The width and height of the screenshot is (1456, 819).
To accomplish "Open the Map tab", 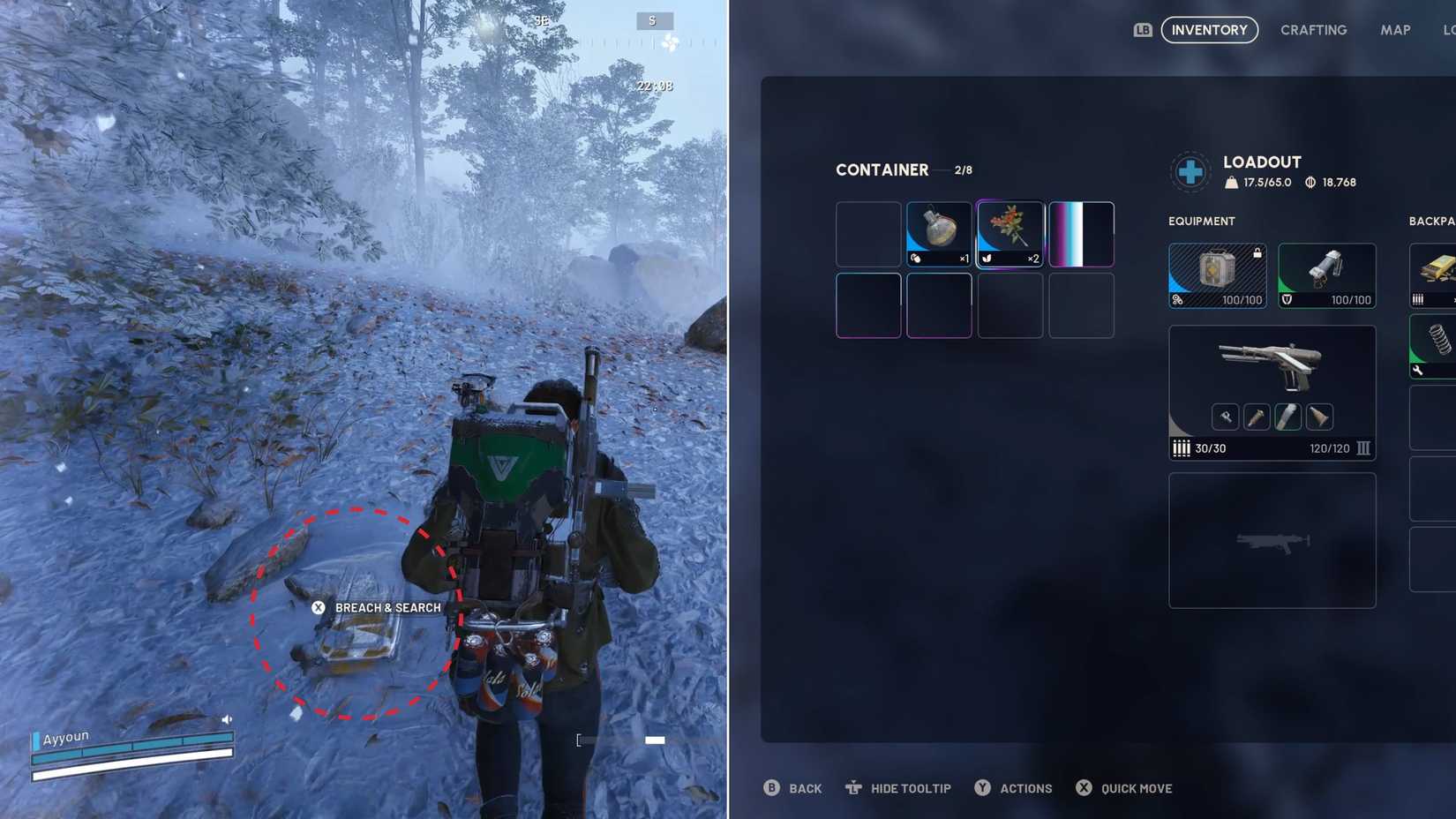I will [1395, 29].
